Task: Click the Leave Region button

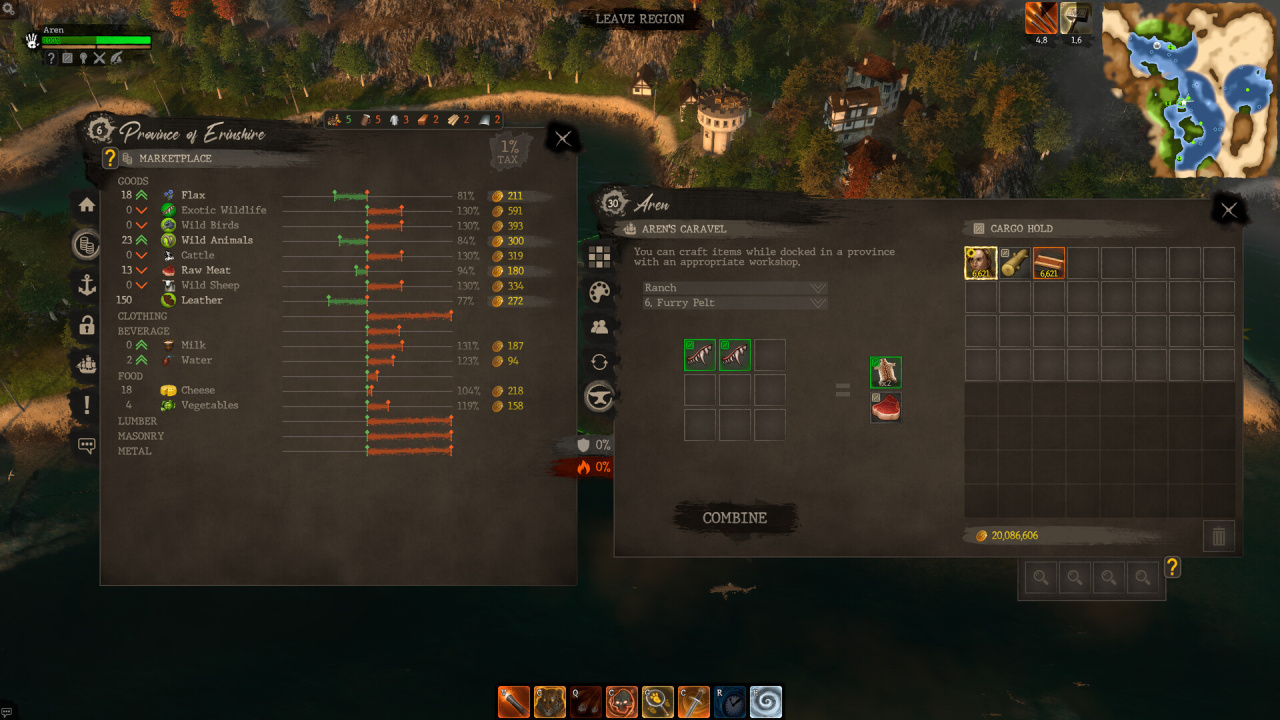Action: 640,19
